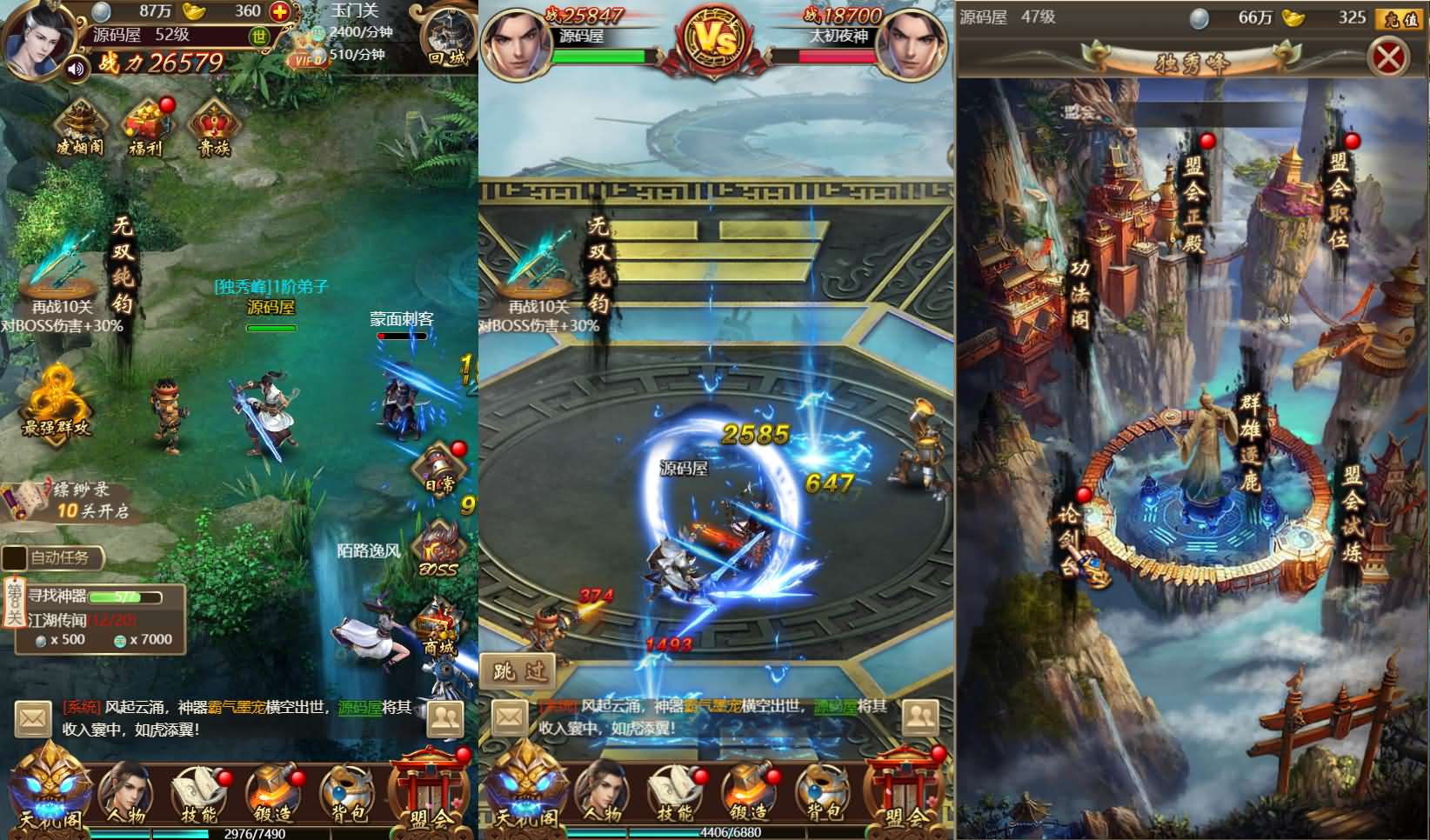Image resolution: width=1430 pixels, height=840 pixels.
Task: Open the 充值 recharge button
Action: point(1400,18)
